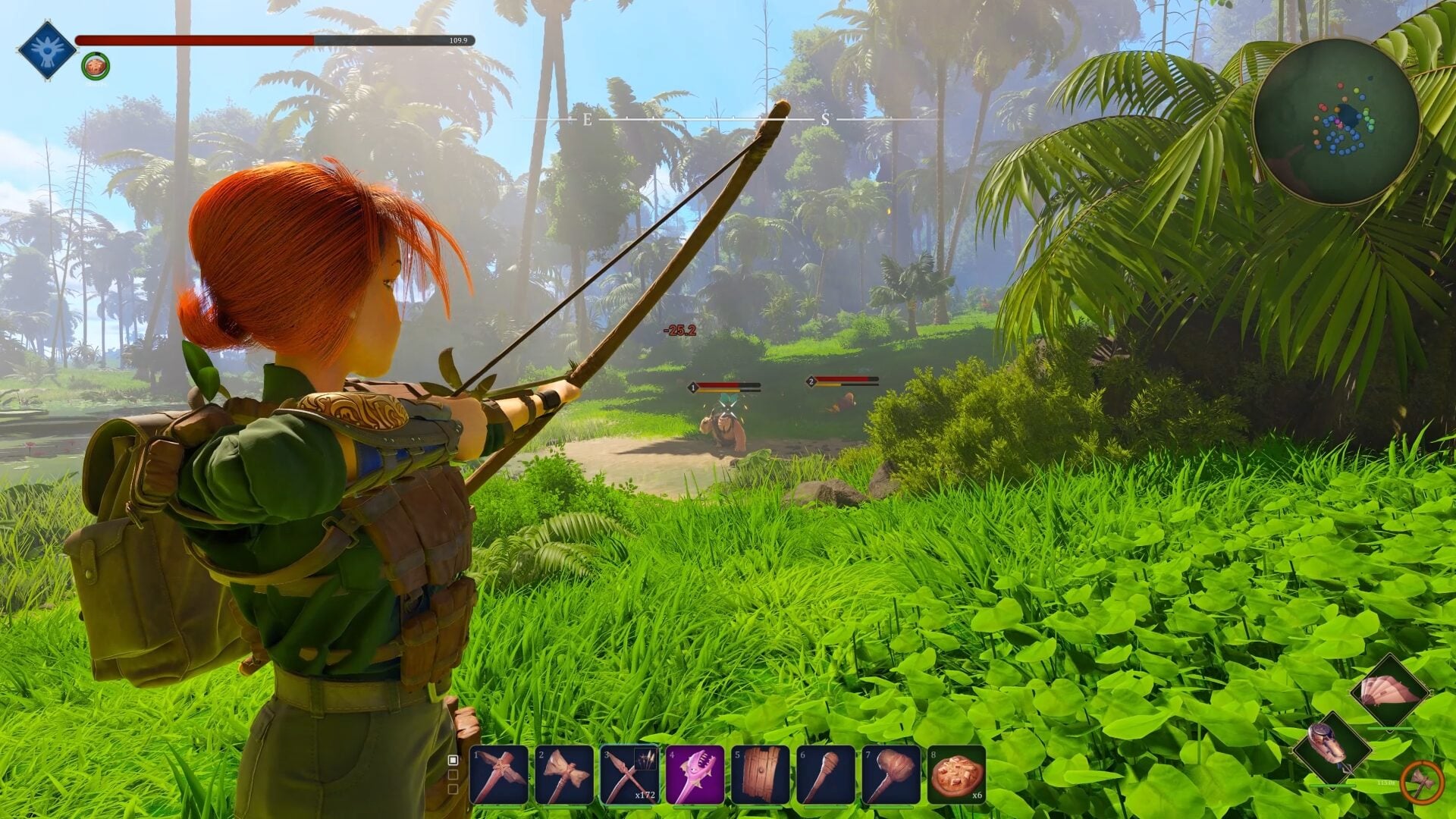Click enemy marker 1 above the creature
This screenshot has width=1456, height=819.
692,385
